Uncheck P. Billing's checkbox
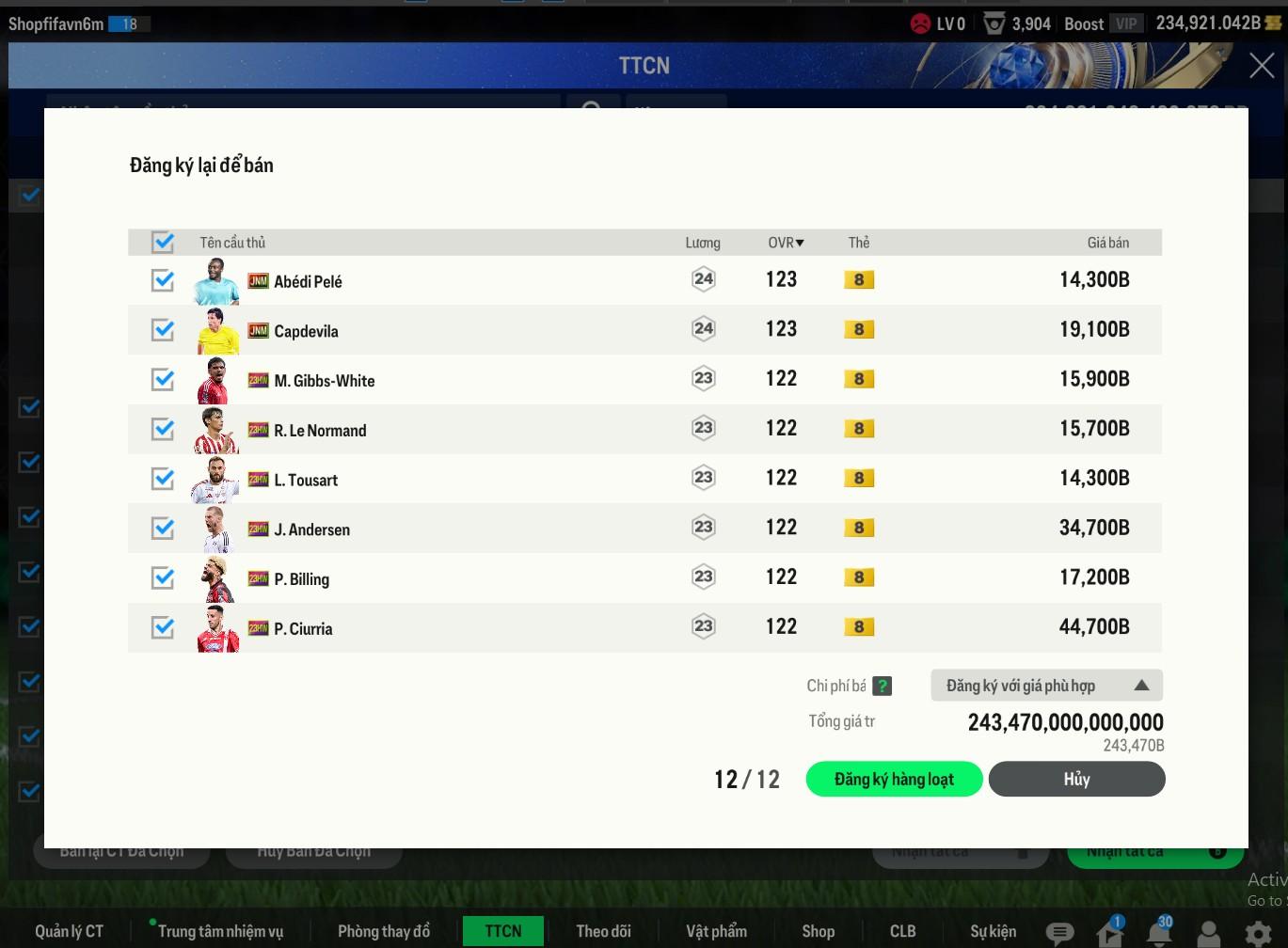This screenshot has width=1288, height=948. [x=163, y=577]
